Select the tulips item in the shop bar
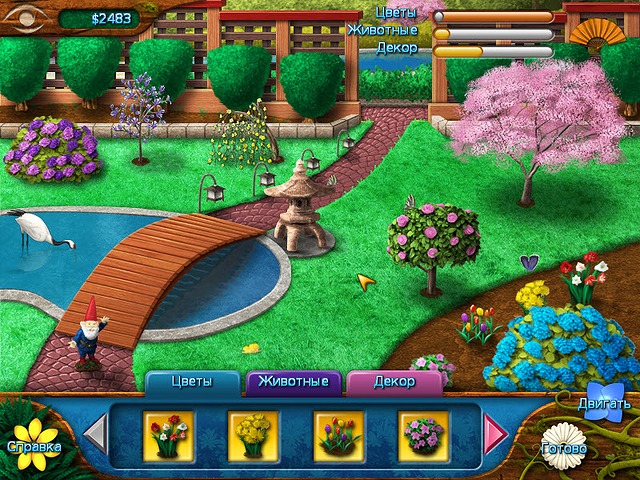This screenshot has width=640, height=480. point(336,433)
